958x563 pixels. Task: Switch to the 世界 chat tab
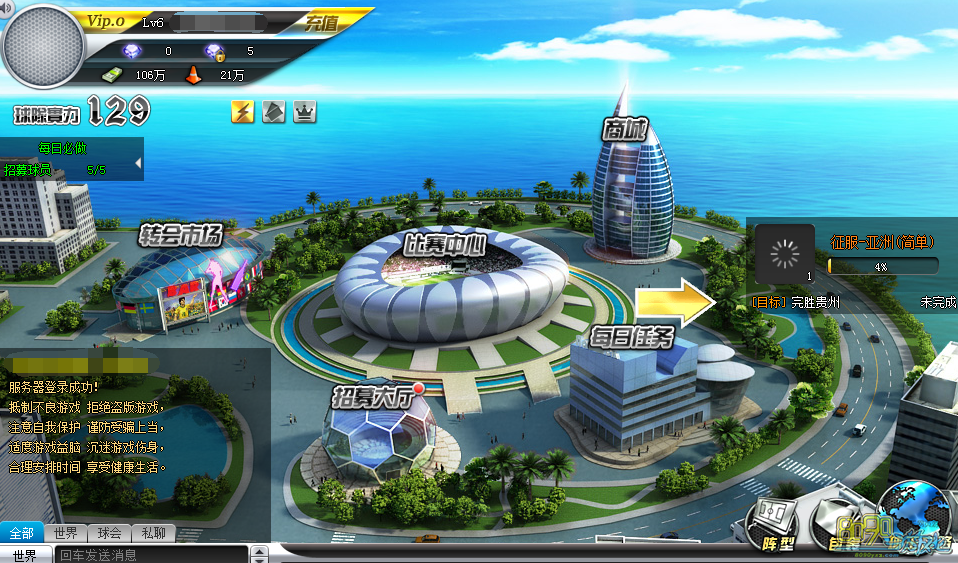(66, 533)
